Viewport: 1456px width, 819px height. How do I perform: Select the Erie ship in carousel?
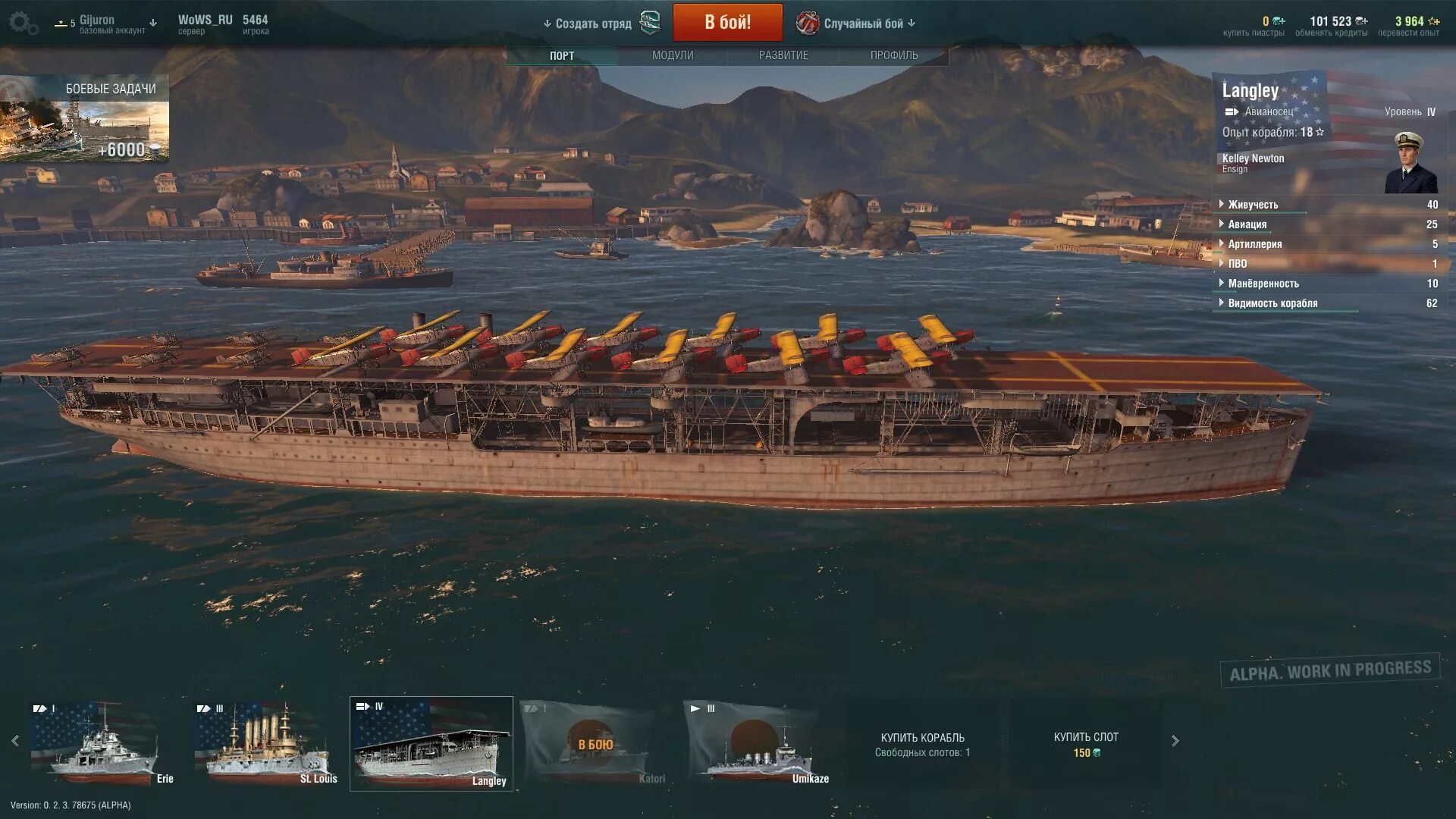pyautogui.click(x=102, y=743)
